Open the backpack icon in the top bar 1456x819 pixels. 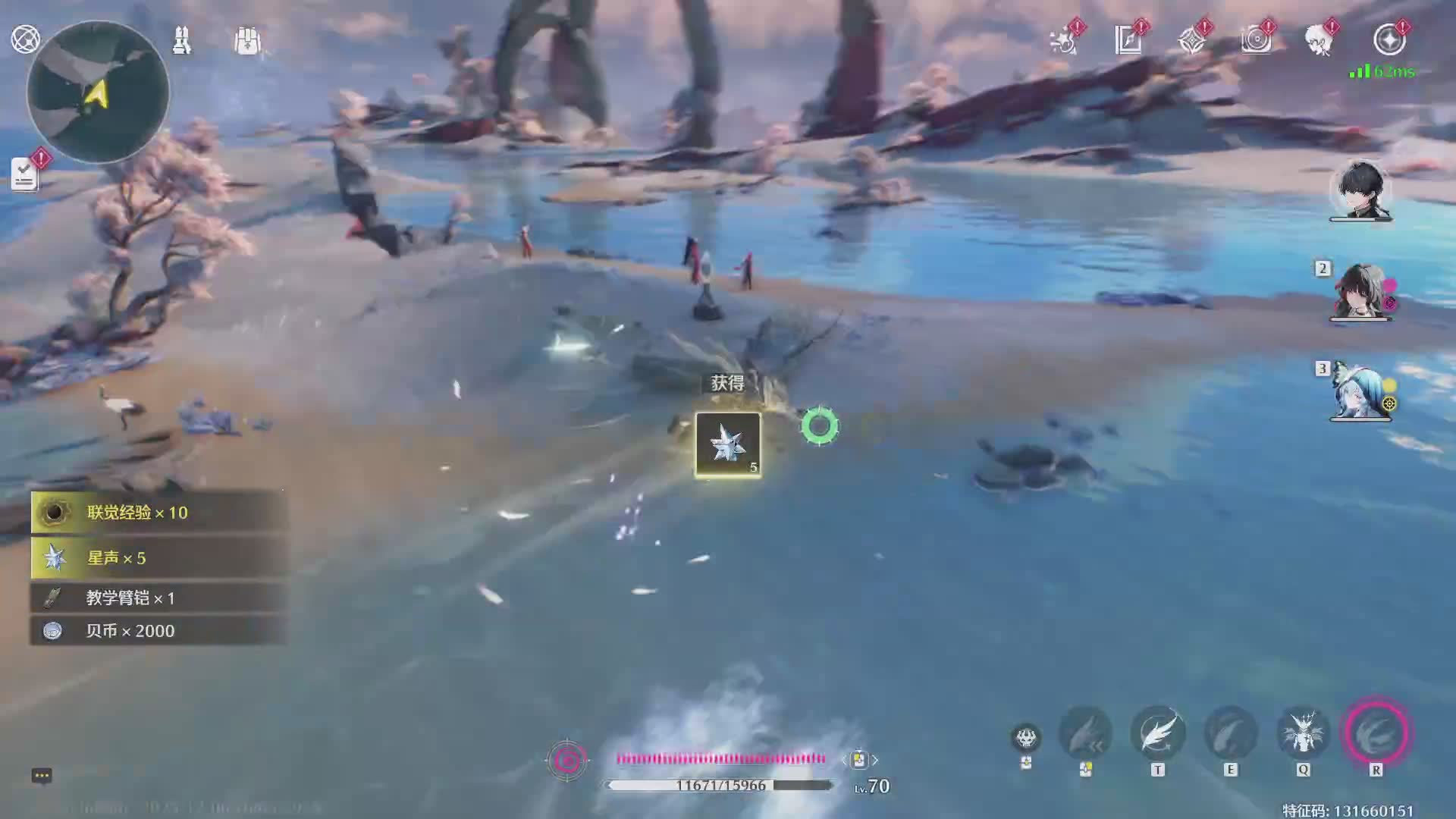point(247,41)
